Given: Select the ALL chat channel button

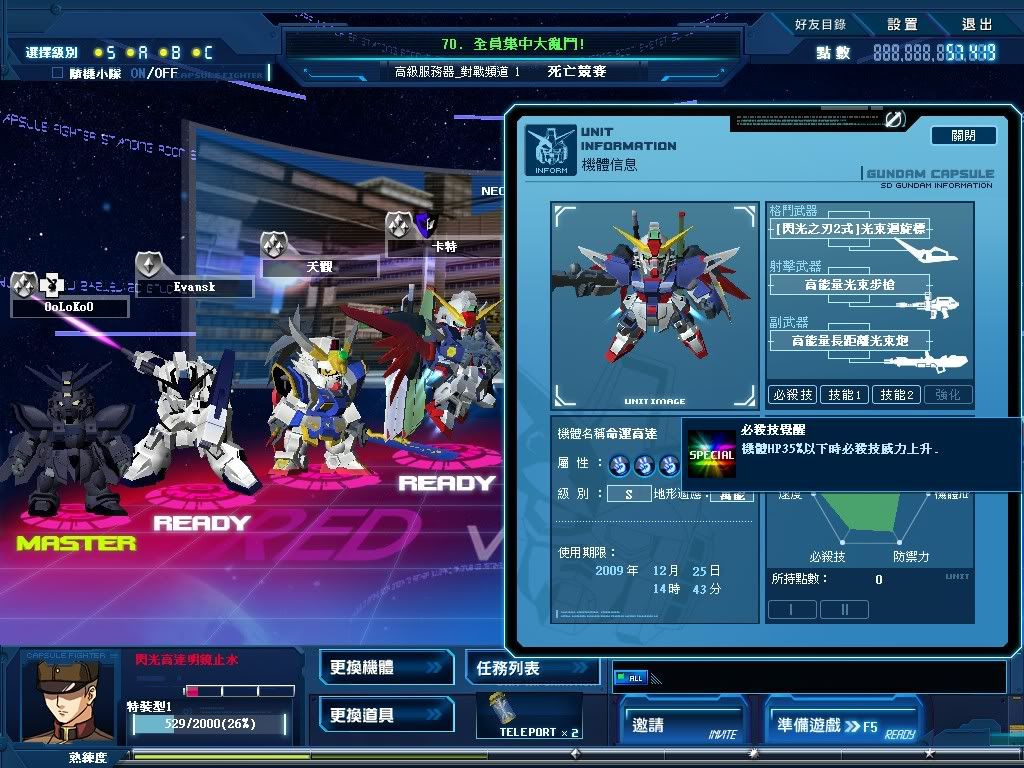Looking at the screenshot, I should click(631, 678).
